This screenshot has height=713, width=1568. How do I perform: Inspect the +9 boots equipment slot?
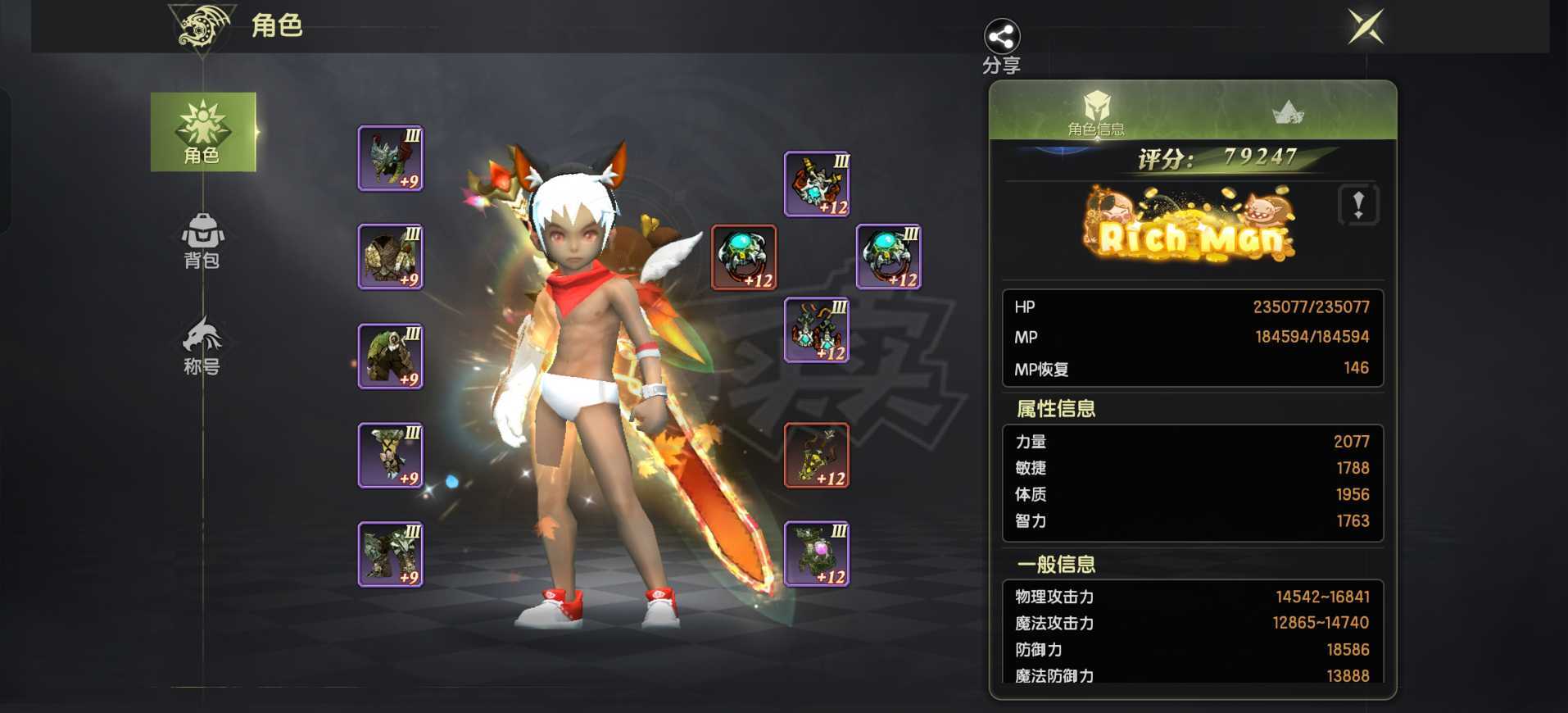click(390, 556)
